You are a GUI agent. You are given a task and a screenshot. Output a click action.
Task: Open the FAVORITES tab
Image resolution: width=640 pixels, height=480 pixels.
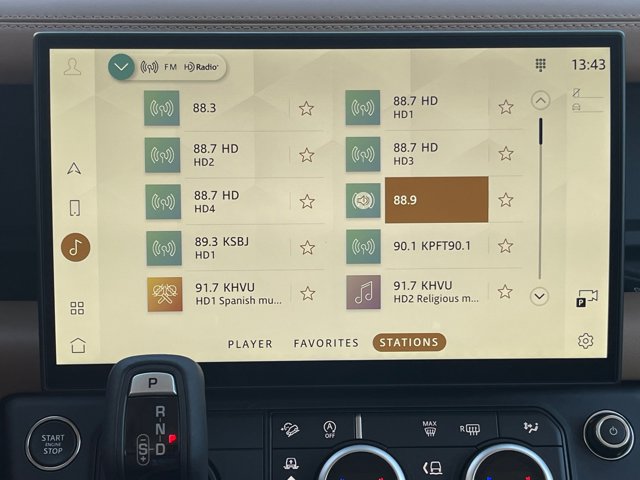tap(326, 343)
